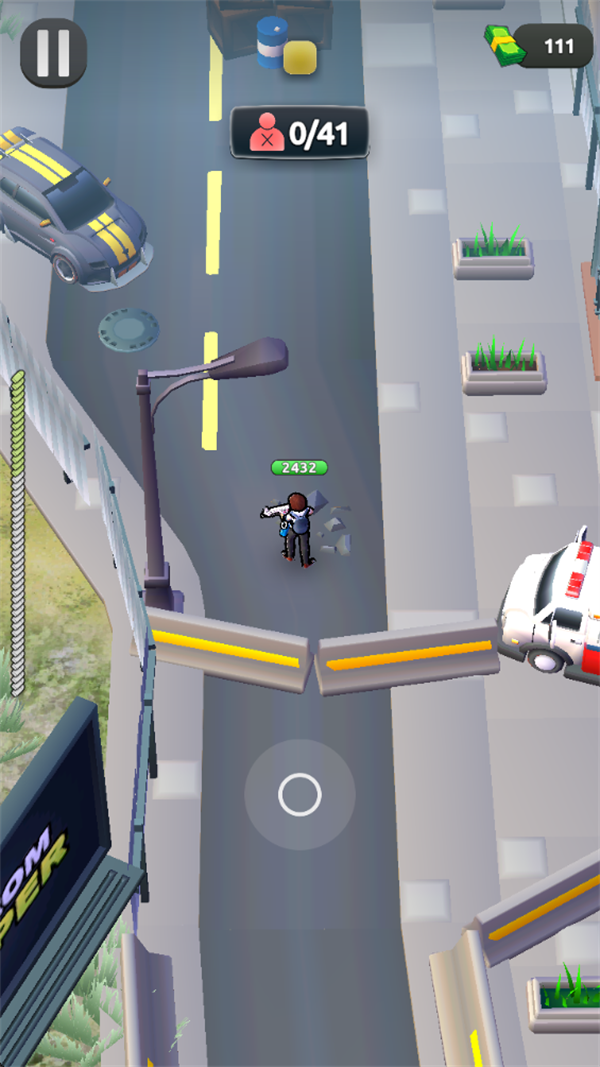Pause the game with the pause button
Screen dimensions: 600x1067
[x=53, y=53]
